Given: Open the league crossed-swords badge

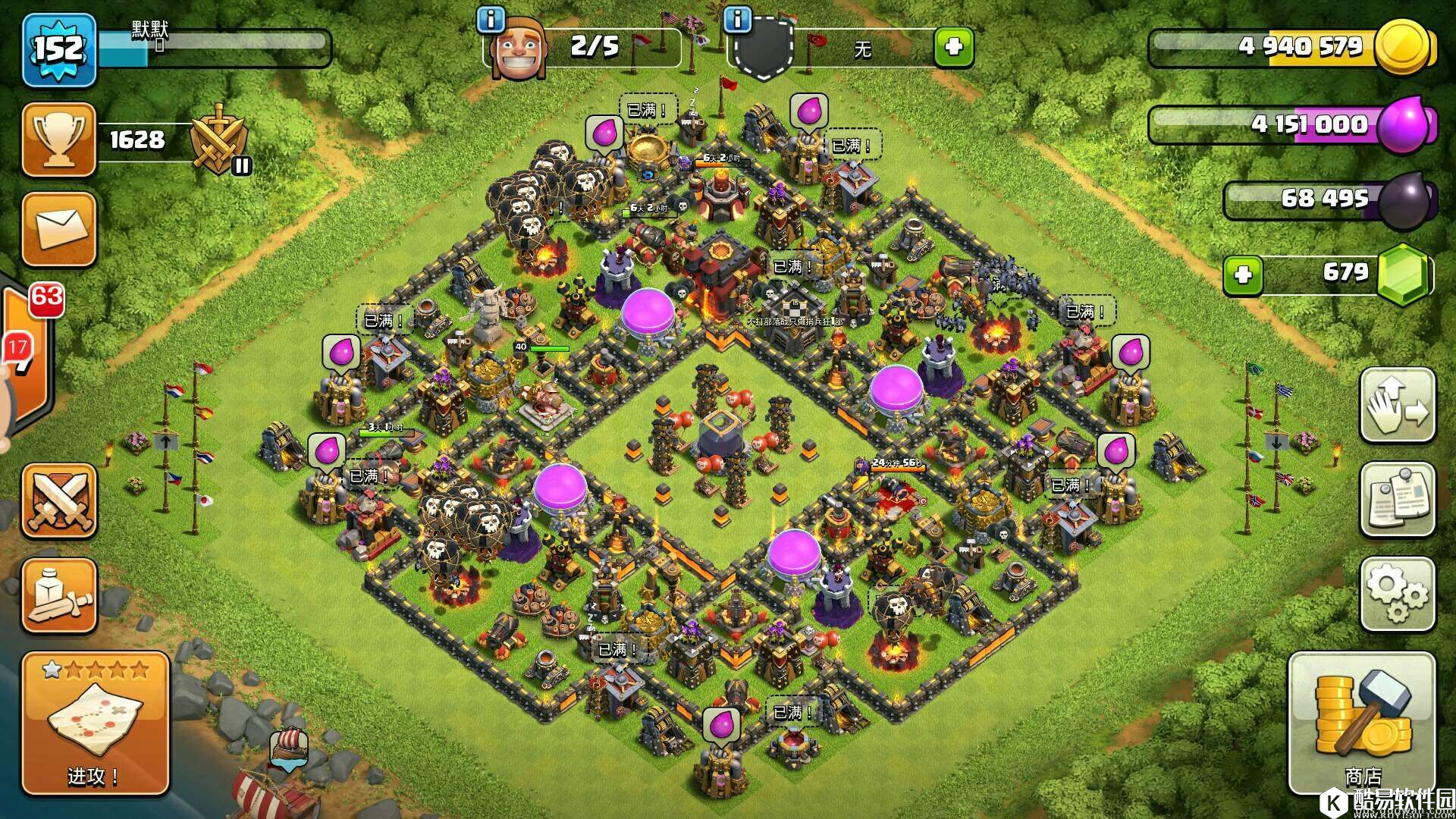Looking at the screenshot, I should [220, 141].
